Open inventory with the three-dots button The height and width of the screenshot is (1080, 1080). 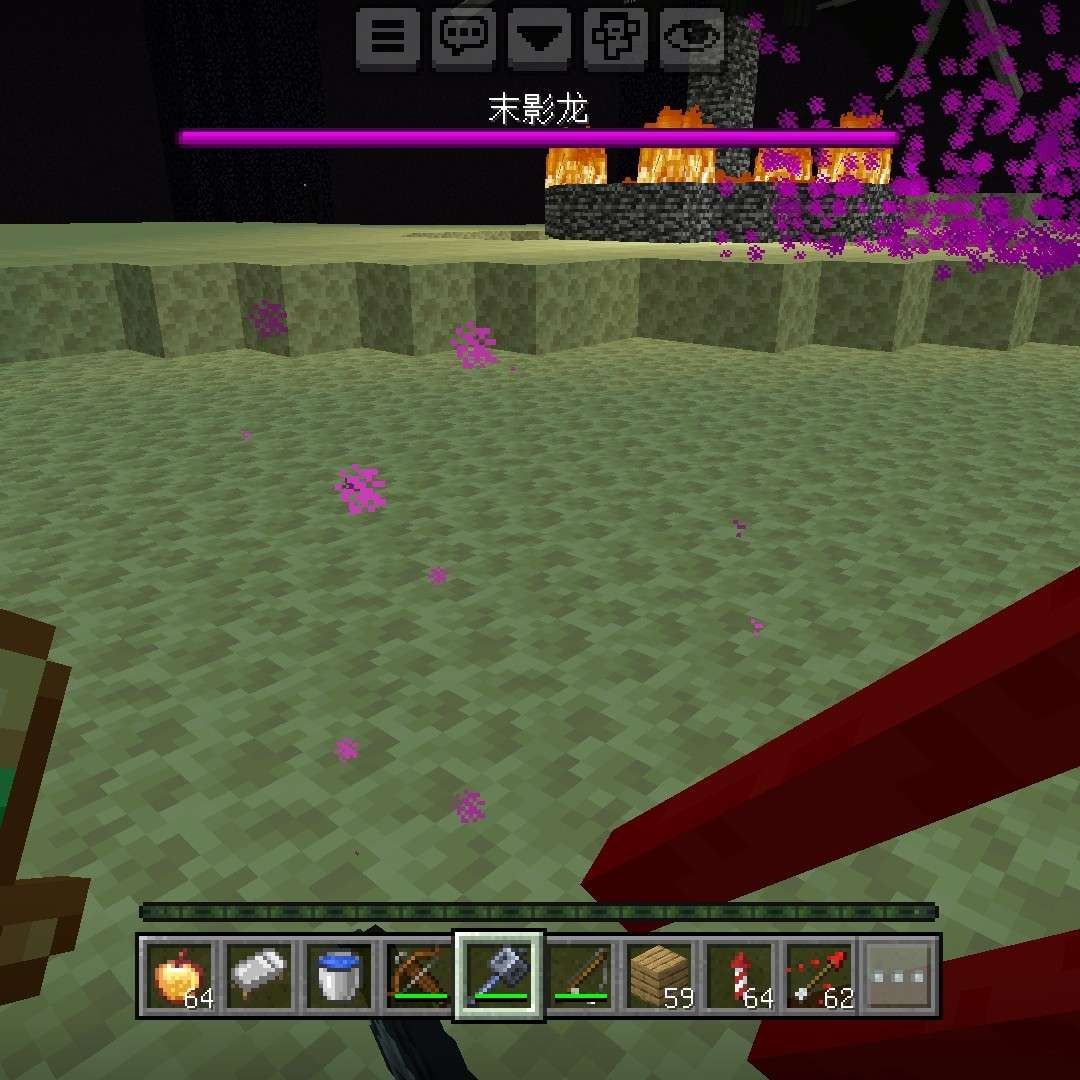coord(900,976)
